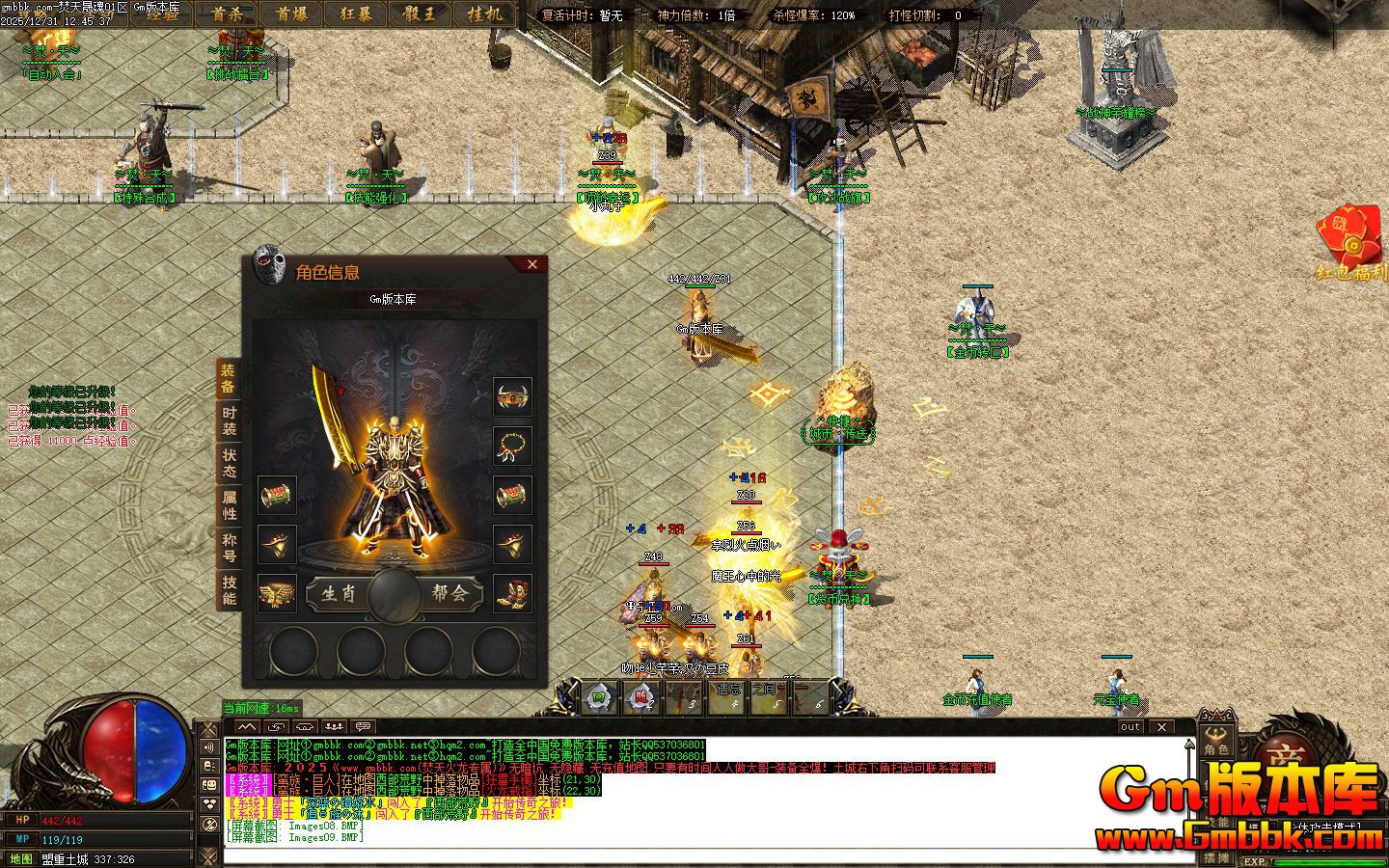Open the 首爆 top menu button
The image size is (1389, 868).
point(291,14)
